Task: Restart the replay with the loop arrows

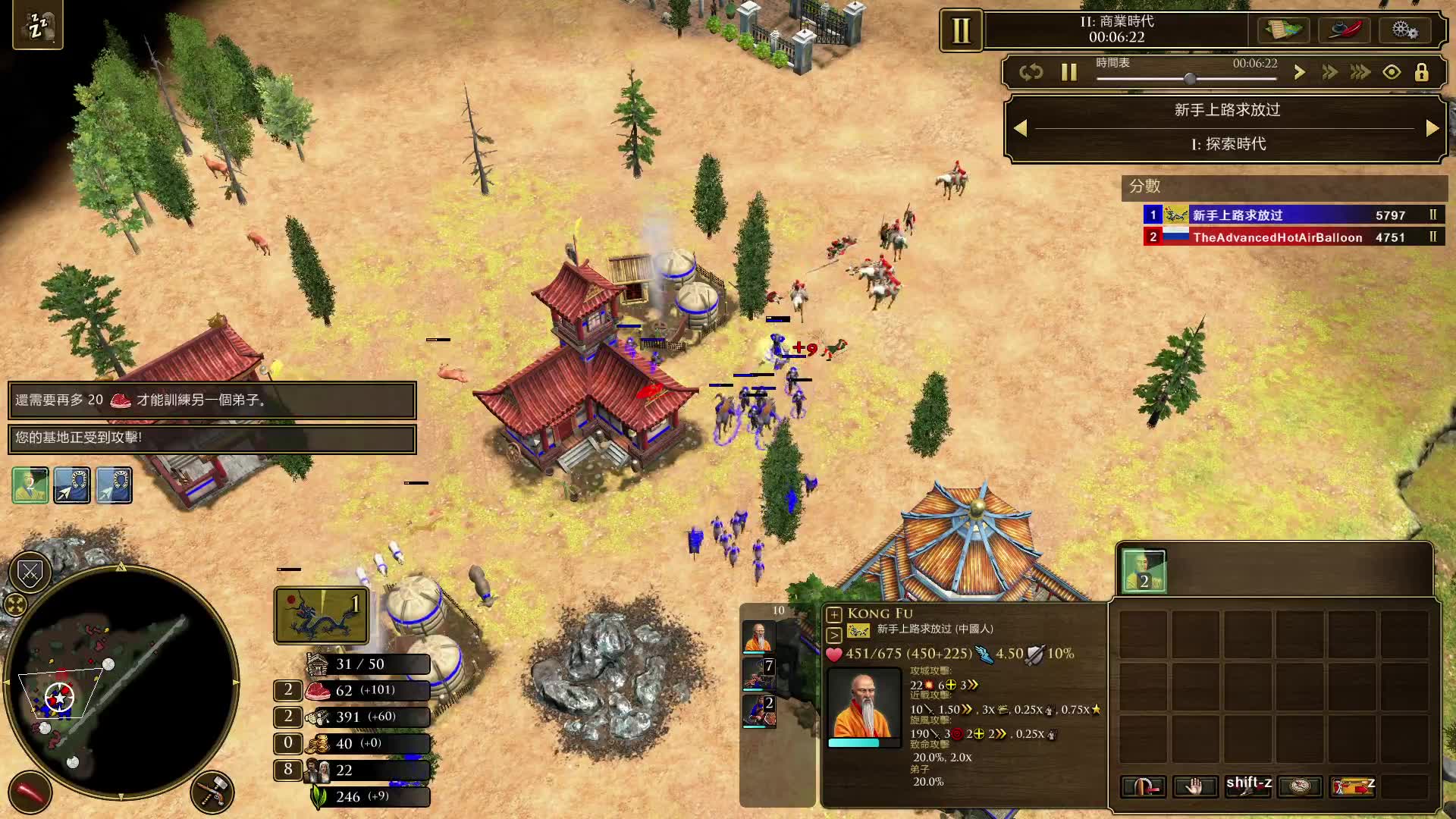Action: 1031,72
